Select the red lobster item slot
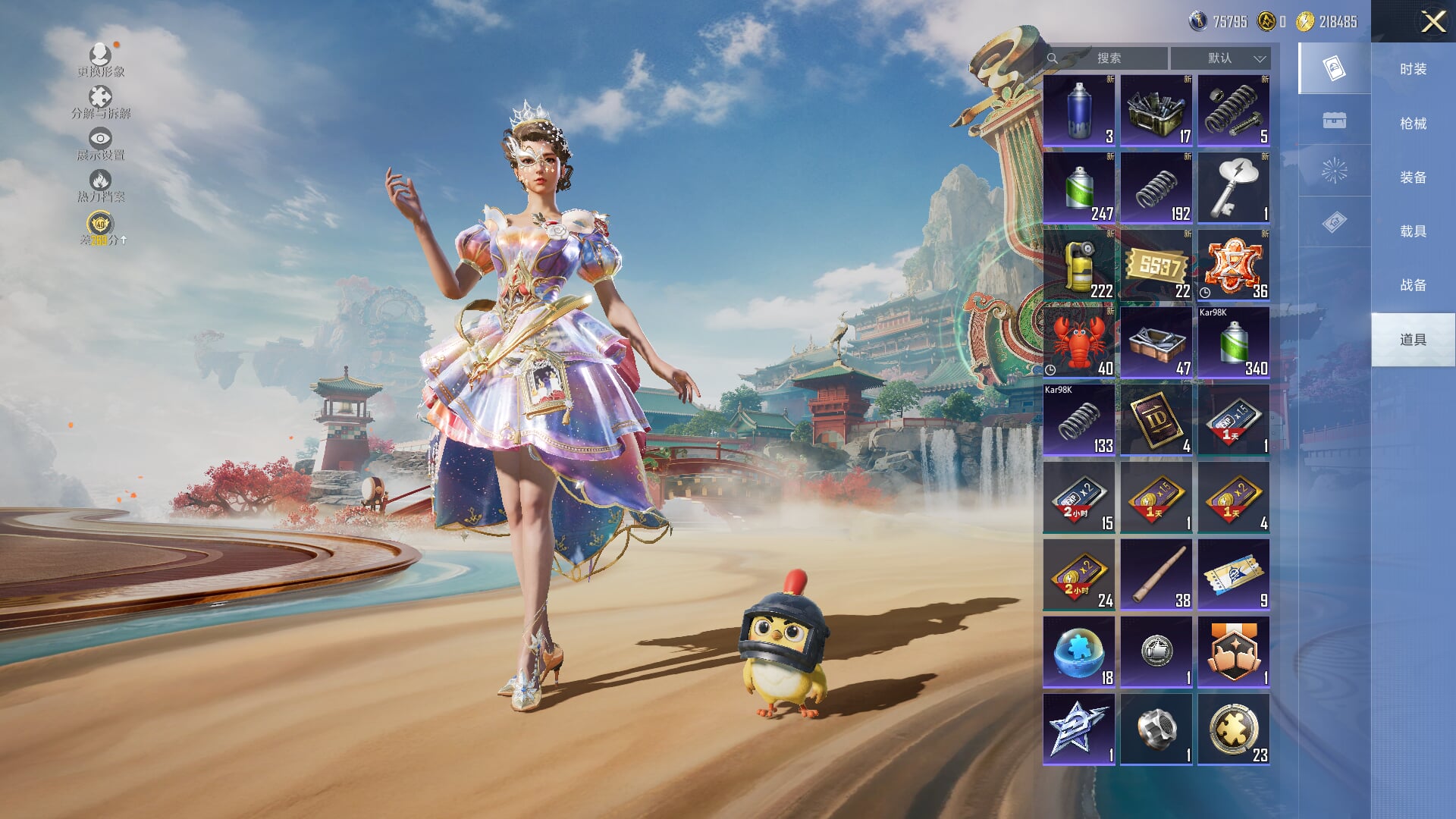The image size is (1456, 819). click(x=1078, y=342)
